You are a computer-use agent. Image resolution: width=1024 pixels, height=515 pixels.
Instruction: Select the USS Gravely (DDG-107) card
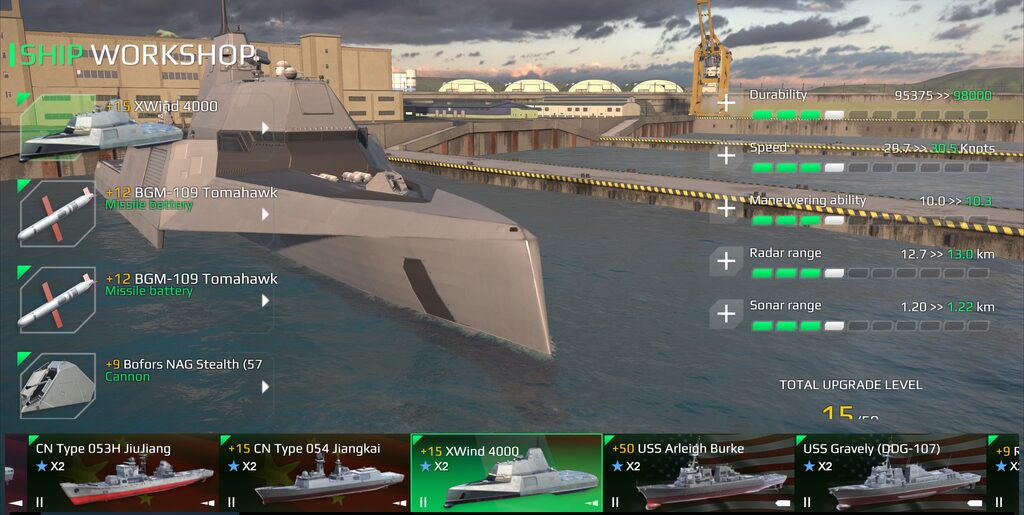(890, 473)
